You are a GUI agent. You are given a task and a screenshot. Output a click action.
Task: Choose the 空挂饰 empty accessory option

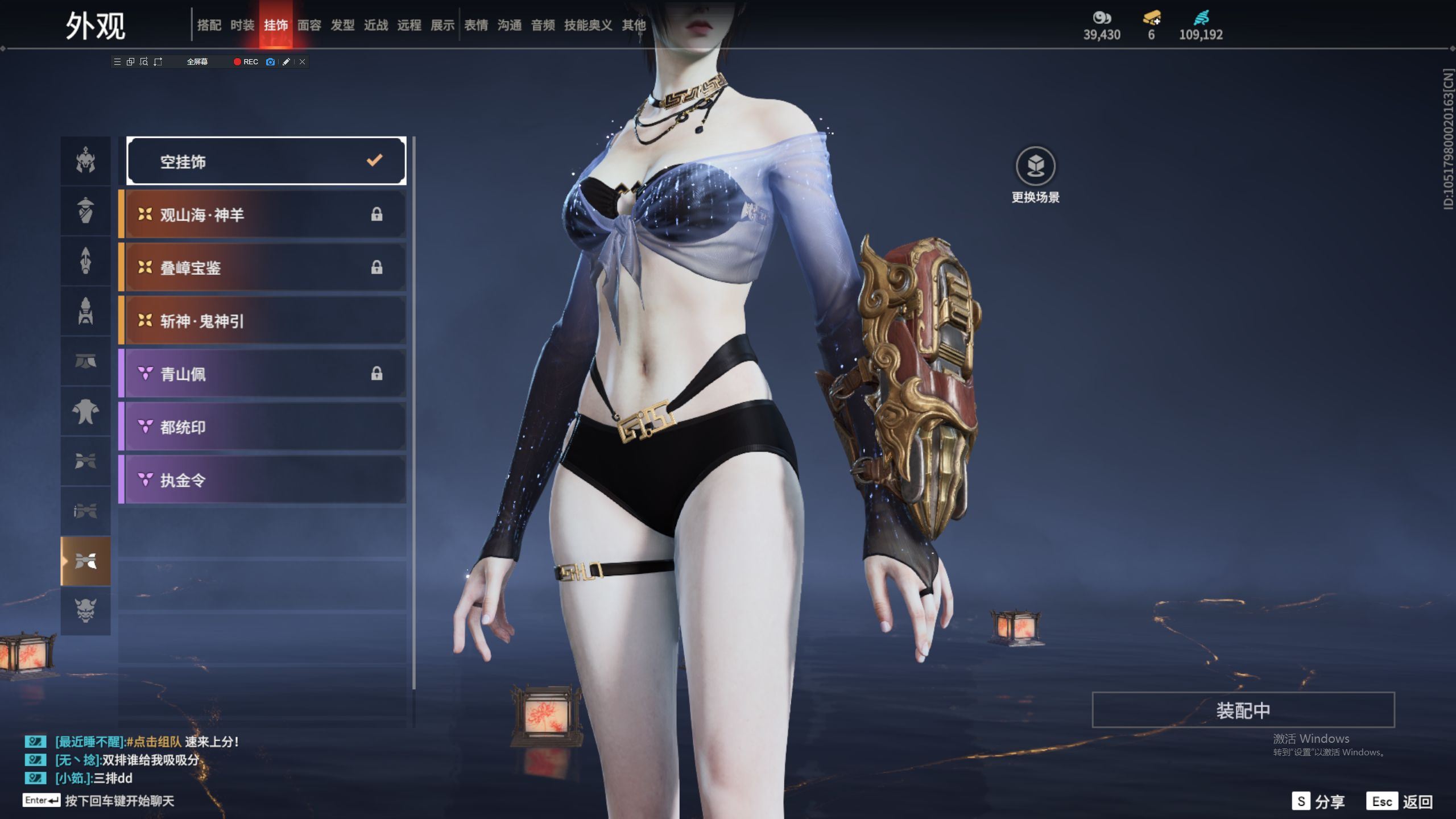[266, 162]
